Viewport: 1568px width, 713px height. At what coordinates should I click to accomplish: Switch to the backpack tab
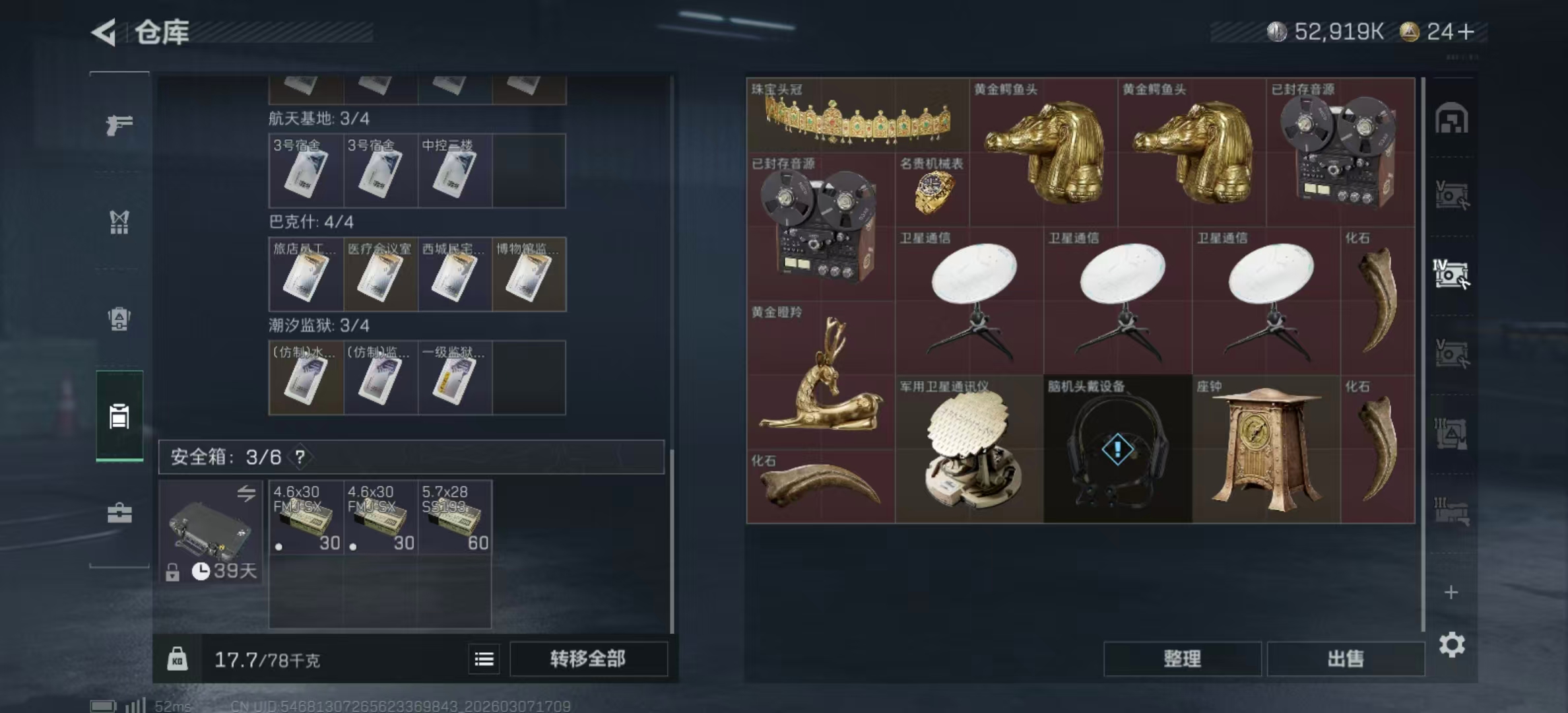119,319
